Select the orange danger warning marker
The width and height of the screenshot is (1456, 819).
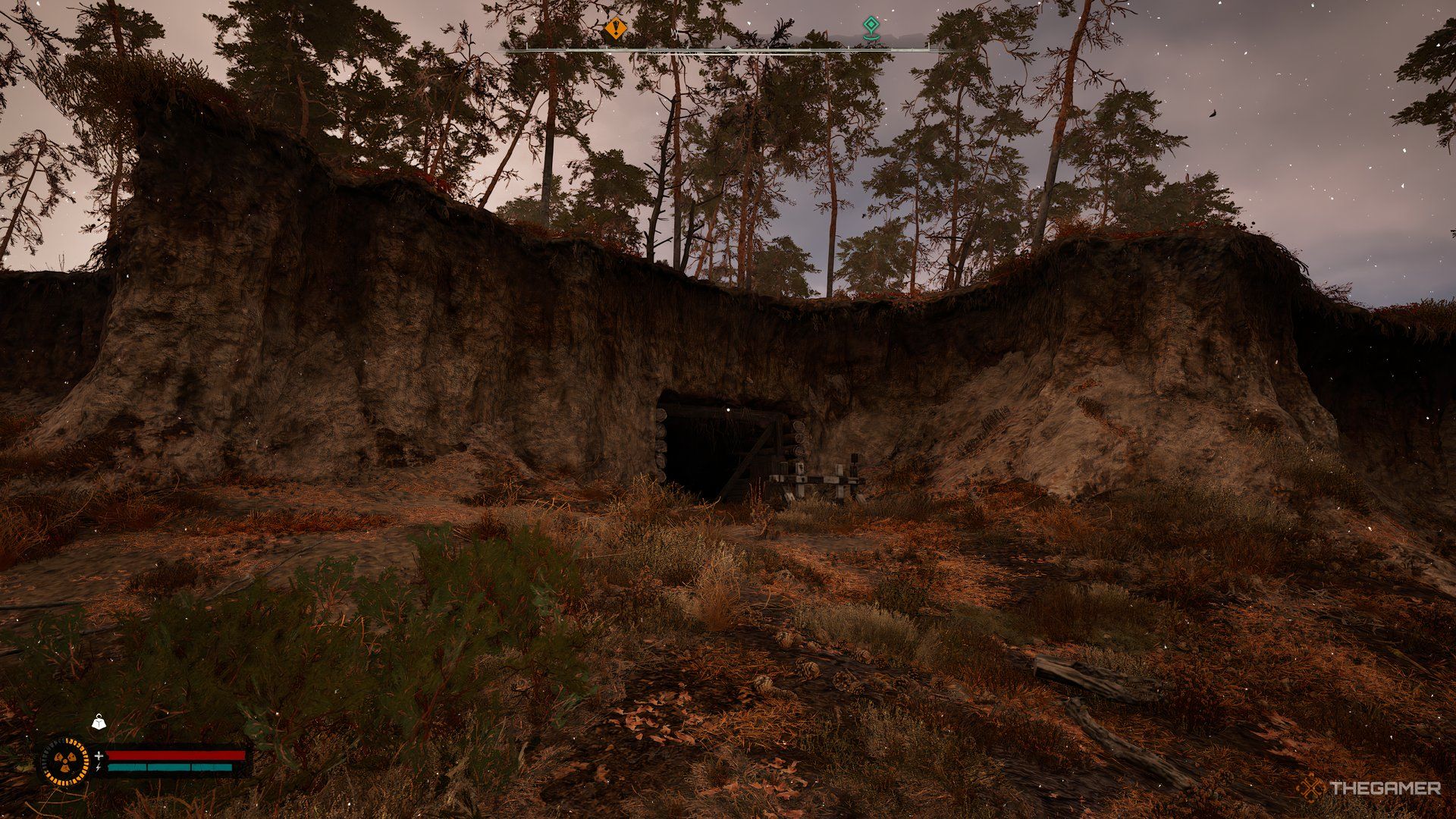615,27
